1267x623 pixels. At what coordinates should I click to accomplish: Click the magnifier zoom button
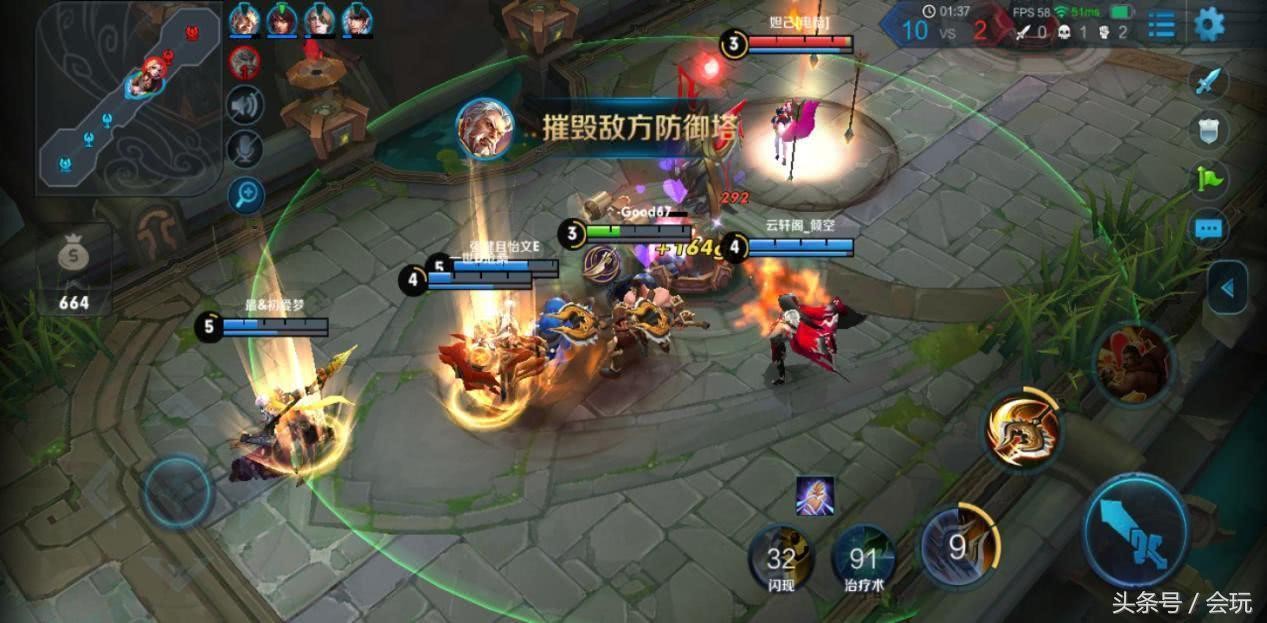pyautogui.click(x=244, y=195)
